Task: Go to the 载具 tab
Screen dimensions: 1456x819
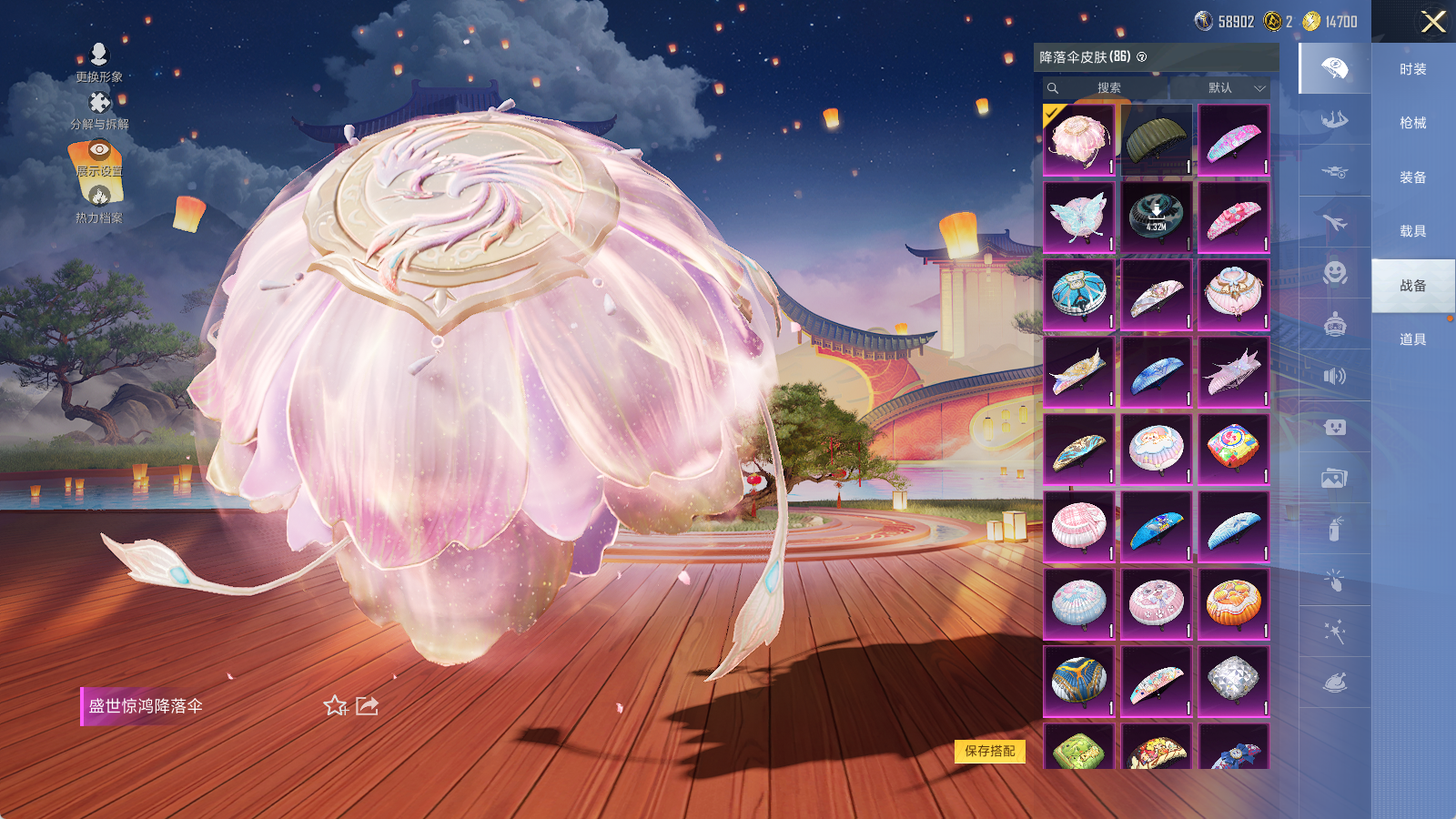Action: pyautogui.click(x=1412, y=231)
